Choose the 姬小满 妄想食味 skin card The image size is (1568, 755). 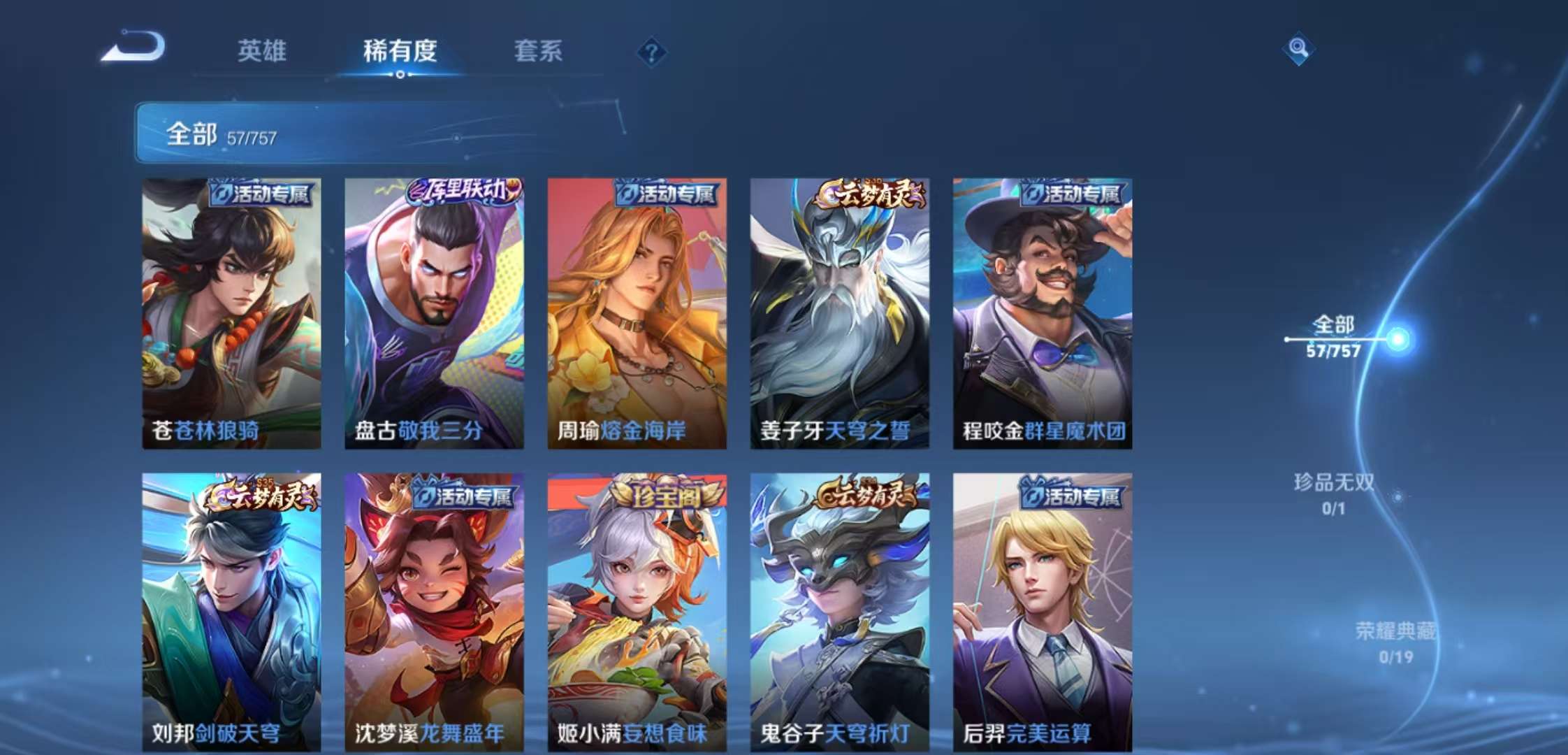[x=637, y=612]
